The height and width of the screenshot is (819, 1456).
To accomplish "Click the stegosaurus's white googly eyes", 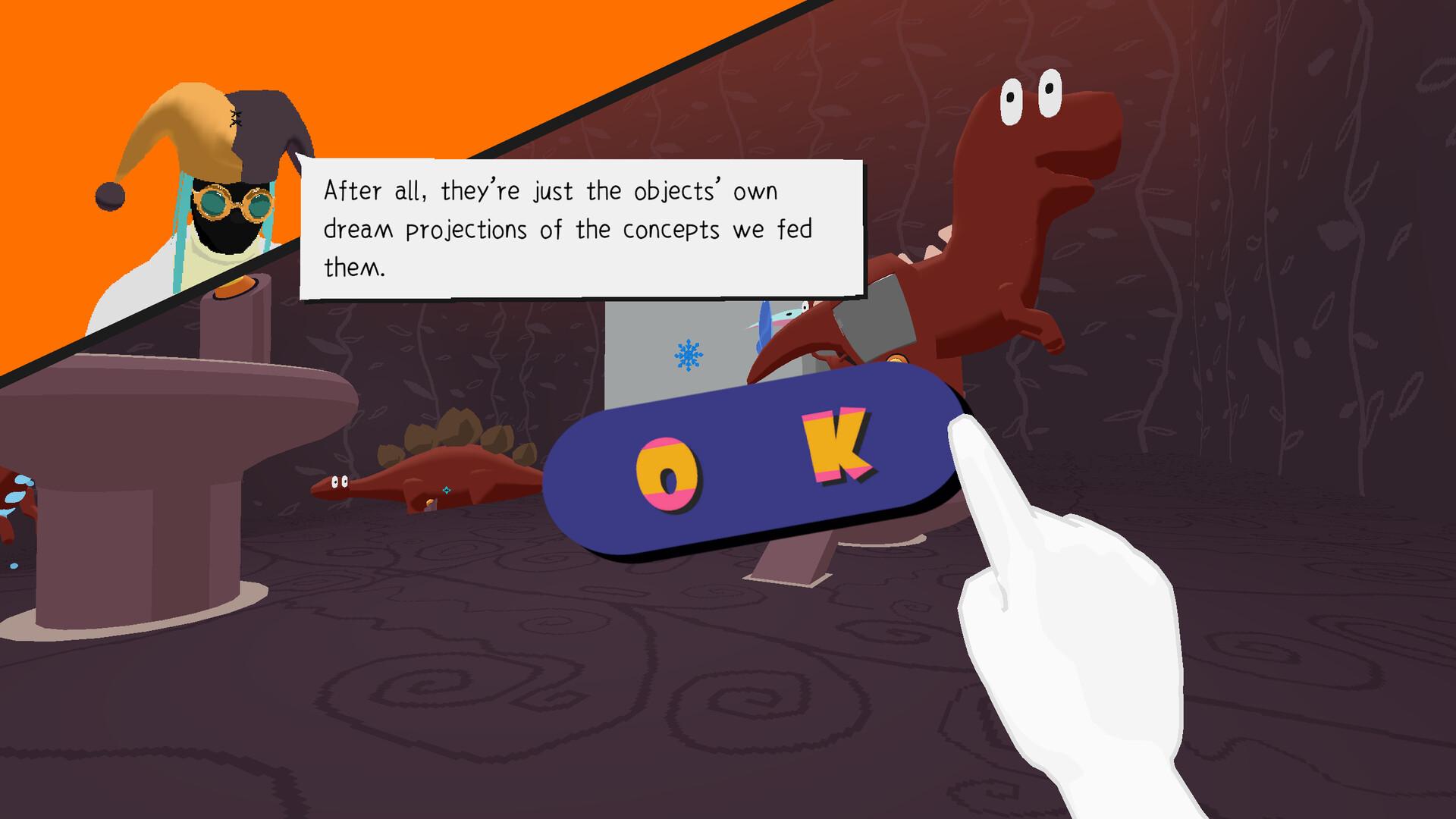I will [x=340, y=482].
